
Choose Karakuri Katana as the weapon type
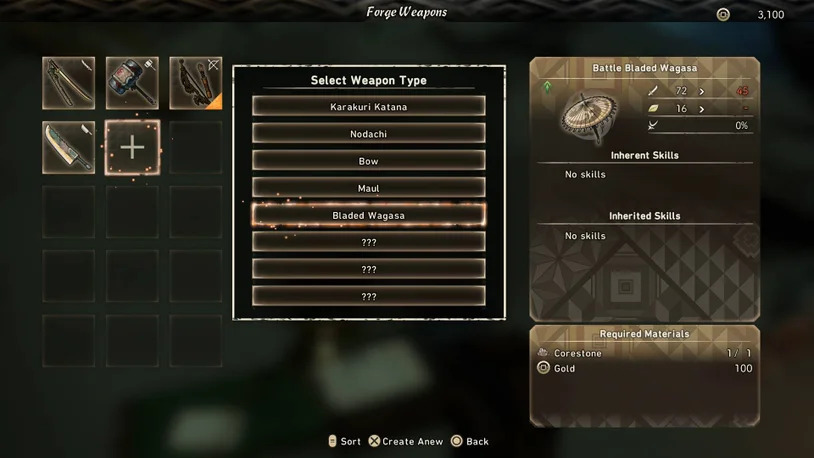(x=368, y=106)
